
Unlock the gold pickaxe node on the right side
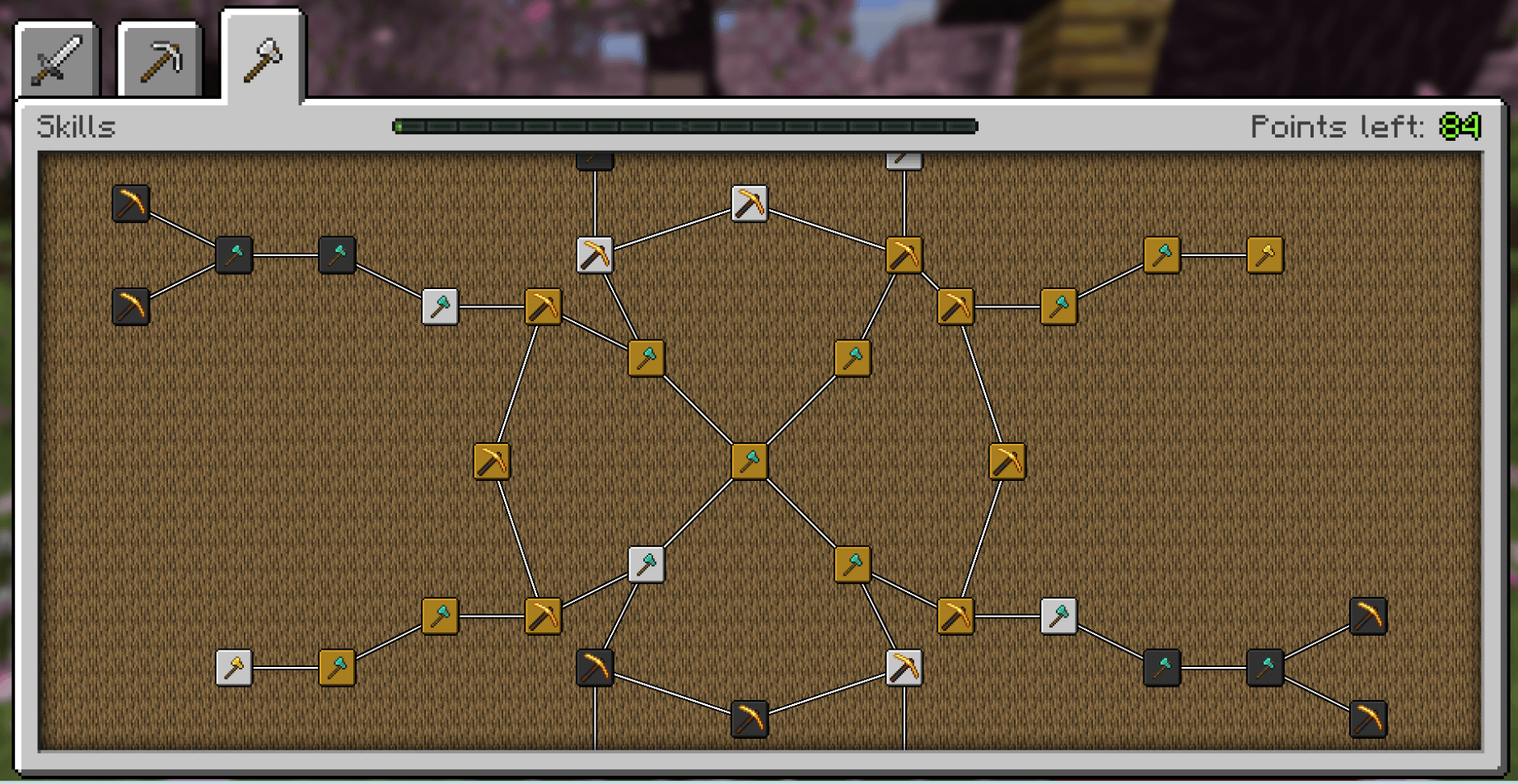(1007, 461)
